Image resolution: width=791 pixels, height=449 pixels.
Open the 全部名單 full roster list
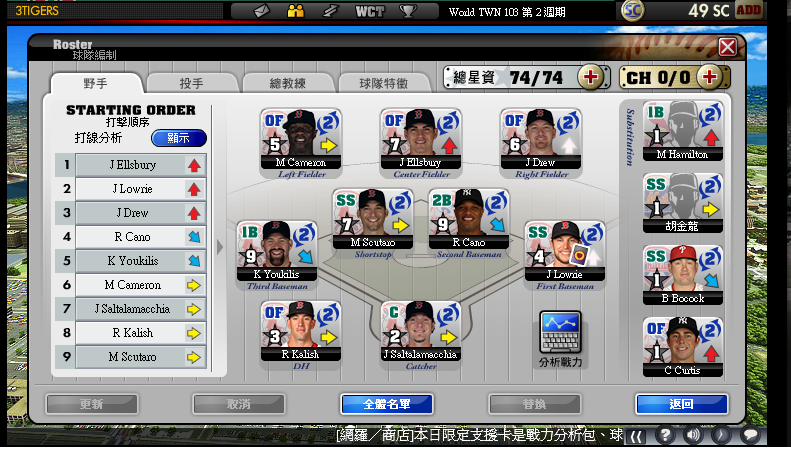tap(386, 404)
